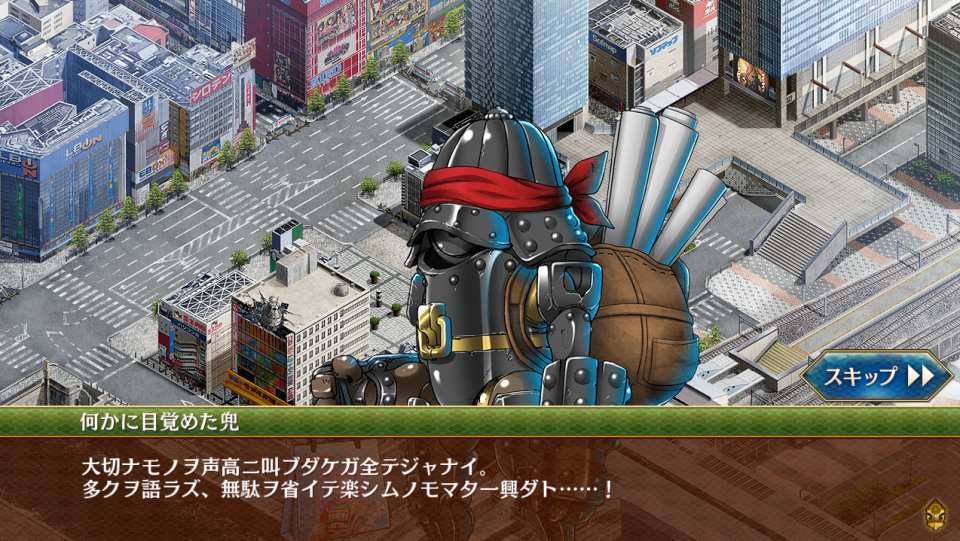Click the gold helmet advance indicator
Viewport: 960px width, 541px height.
(x=936, y=513)
